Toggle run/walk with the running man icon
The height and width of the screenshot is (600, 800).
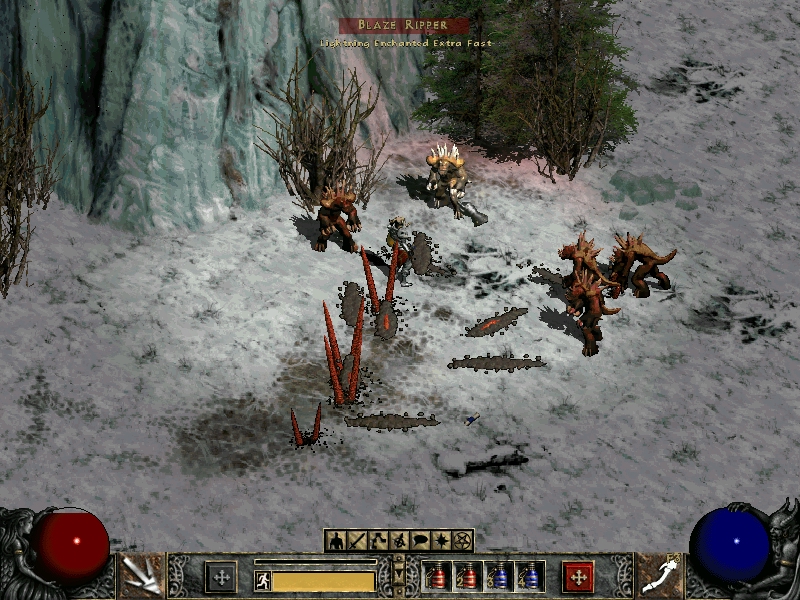point(263,581)
